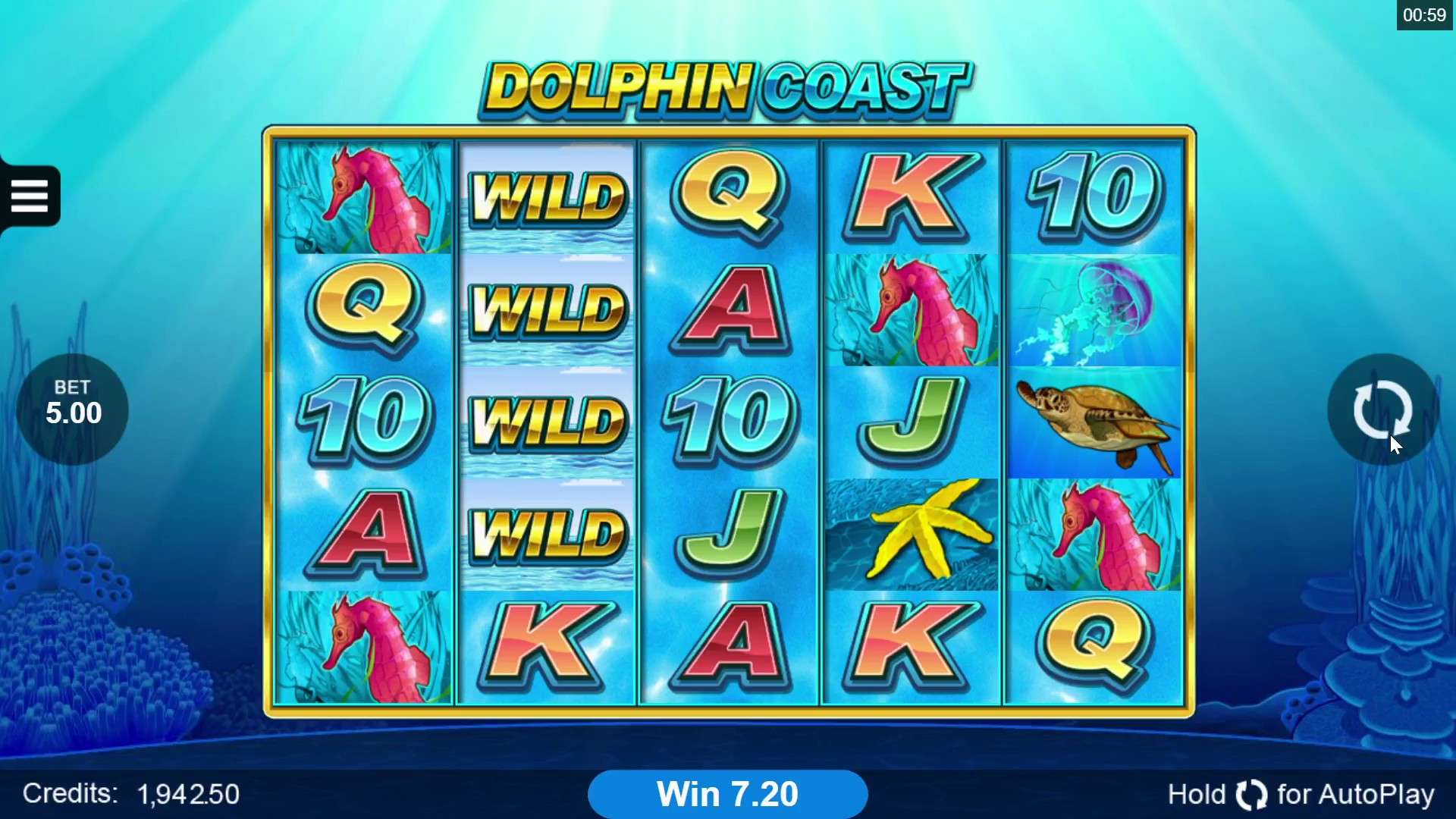This screenshot has width=1456, height=819.
Task: Select the turtle symbol on reel five
Action: point(1094,422)
